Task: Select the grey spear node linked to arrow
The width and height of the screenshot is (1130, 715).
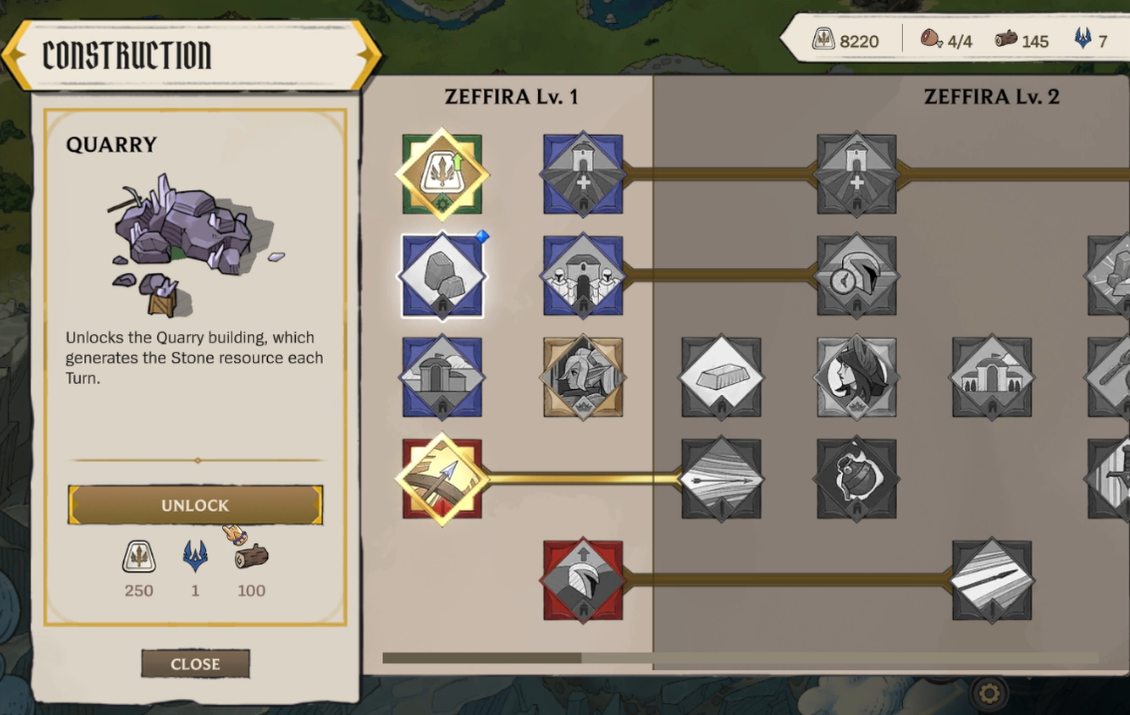Action: 721,478
